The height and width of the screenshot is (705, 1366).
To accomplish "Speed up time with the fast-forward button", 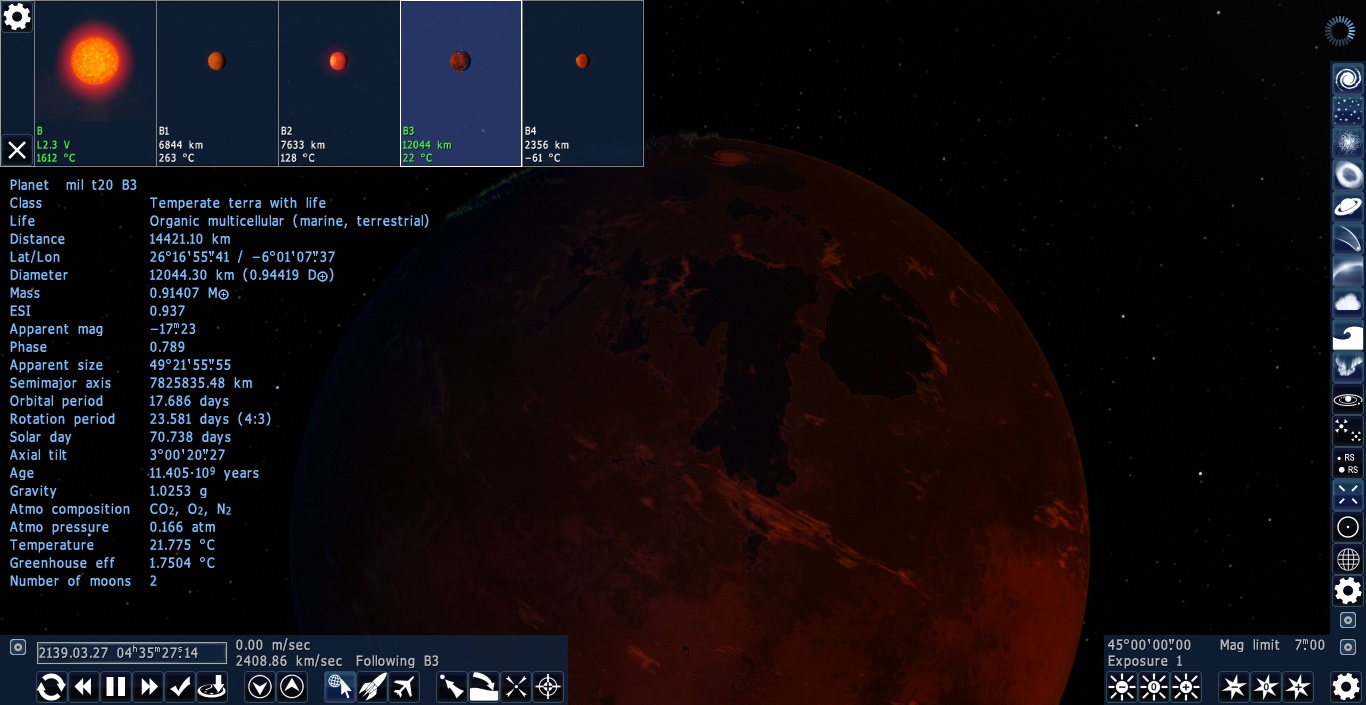I will click(x=149, y=687).
